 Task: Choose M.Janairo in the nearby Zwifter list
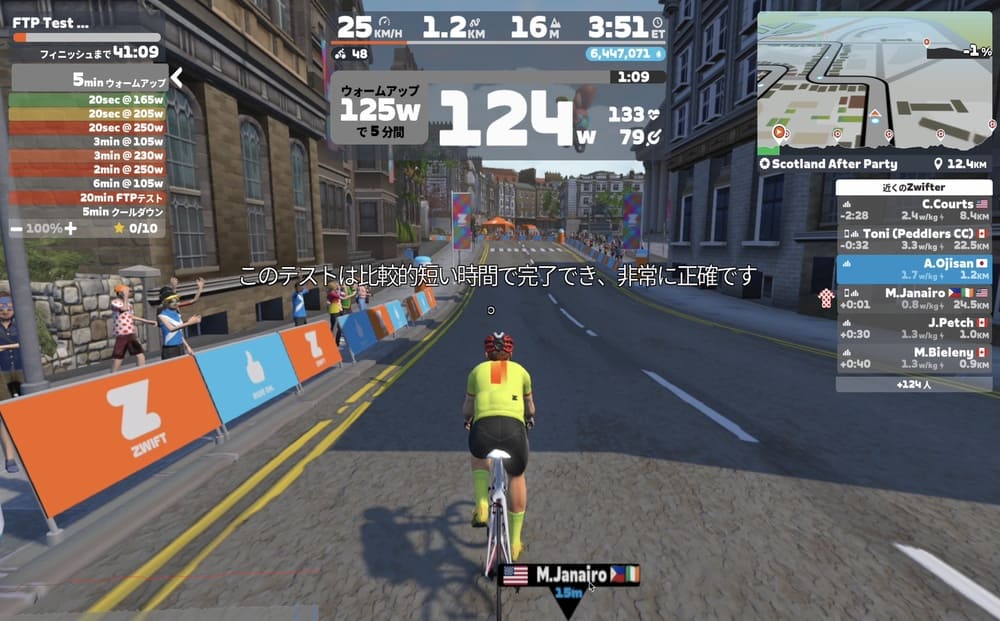[x=914, y=298]
